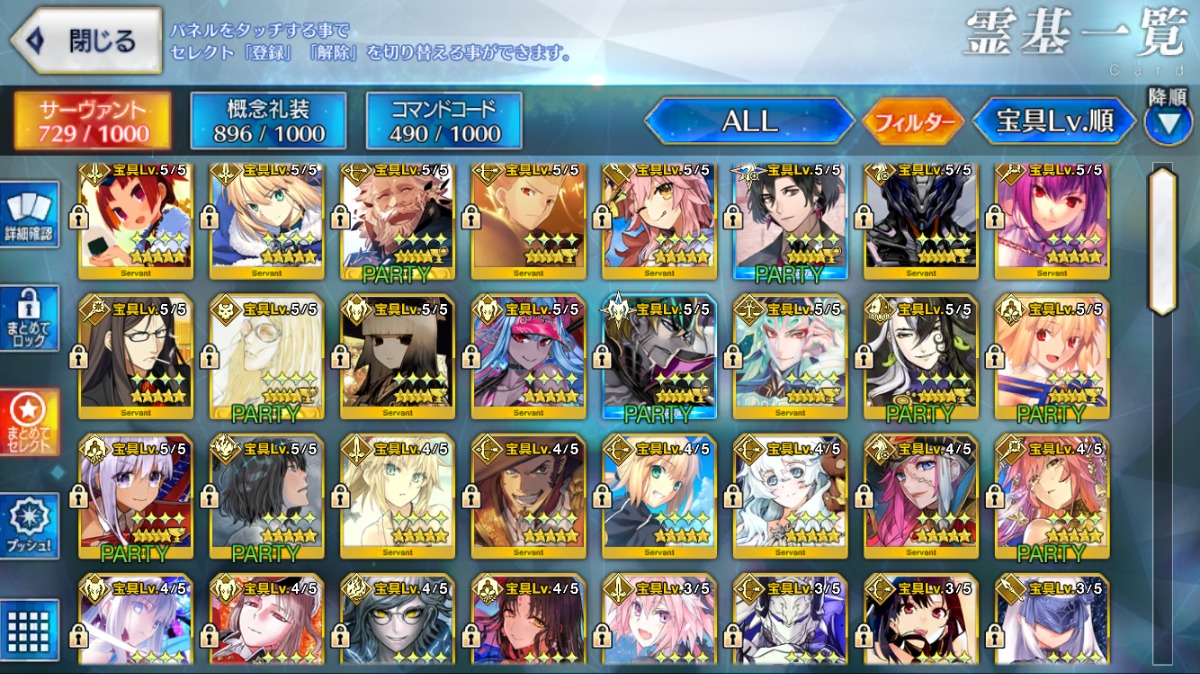Choose the white-haired dark-skinned servant marked PARTY
This screenshot has width=1200, height=674.
[135, 497]
